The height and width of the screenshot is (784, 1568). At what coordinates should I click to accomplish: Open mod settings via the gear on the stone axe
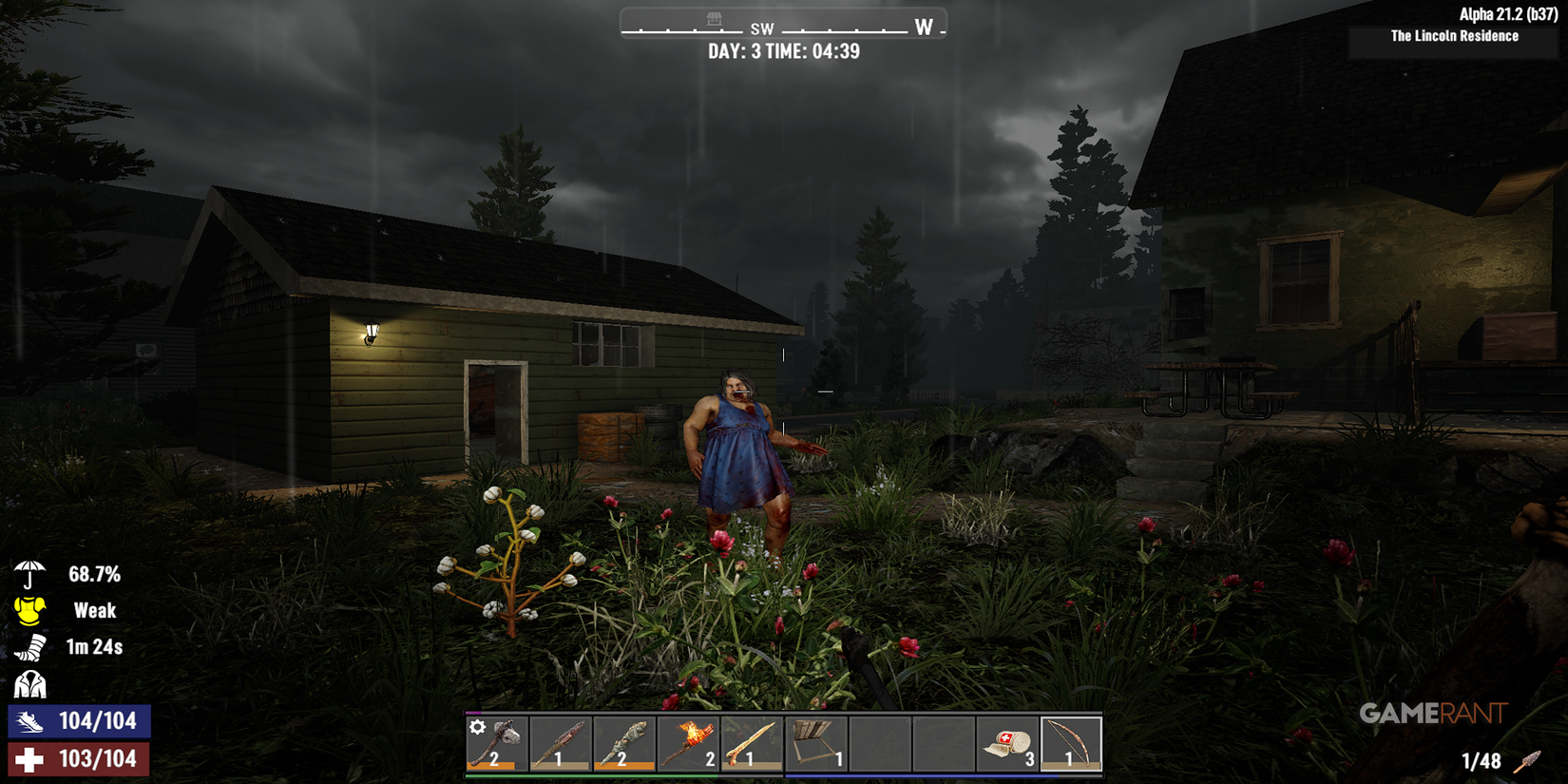tap(476, 725)
